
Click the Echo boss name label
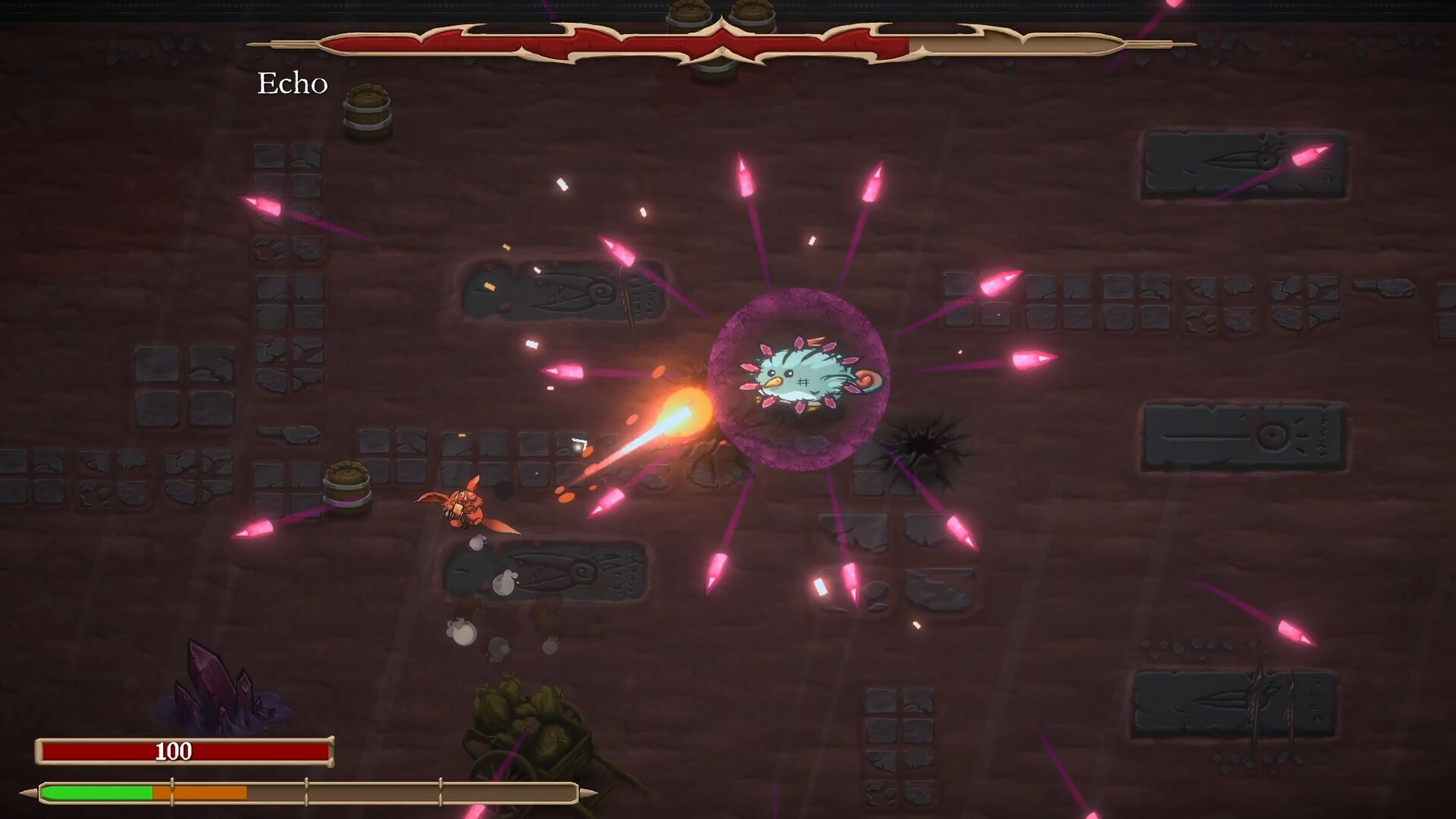(x=293, y=82)
